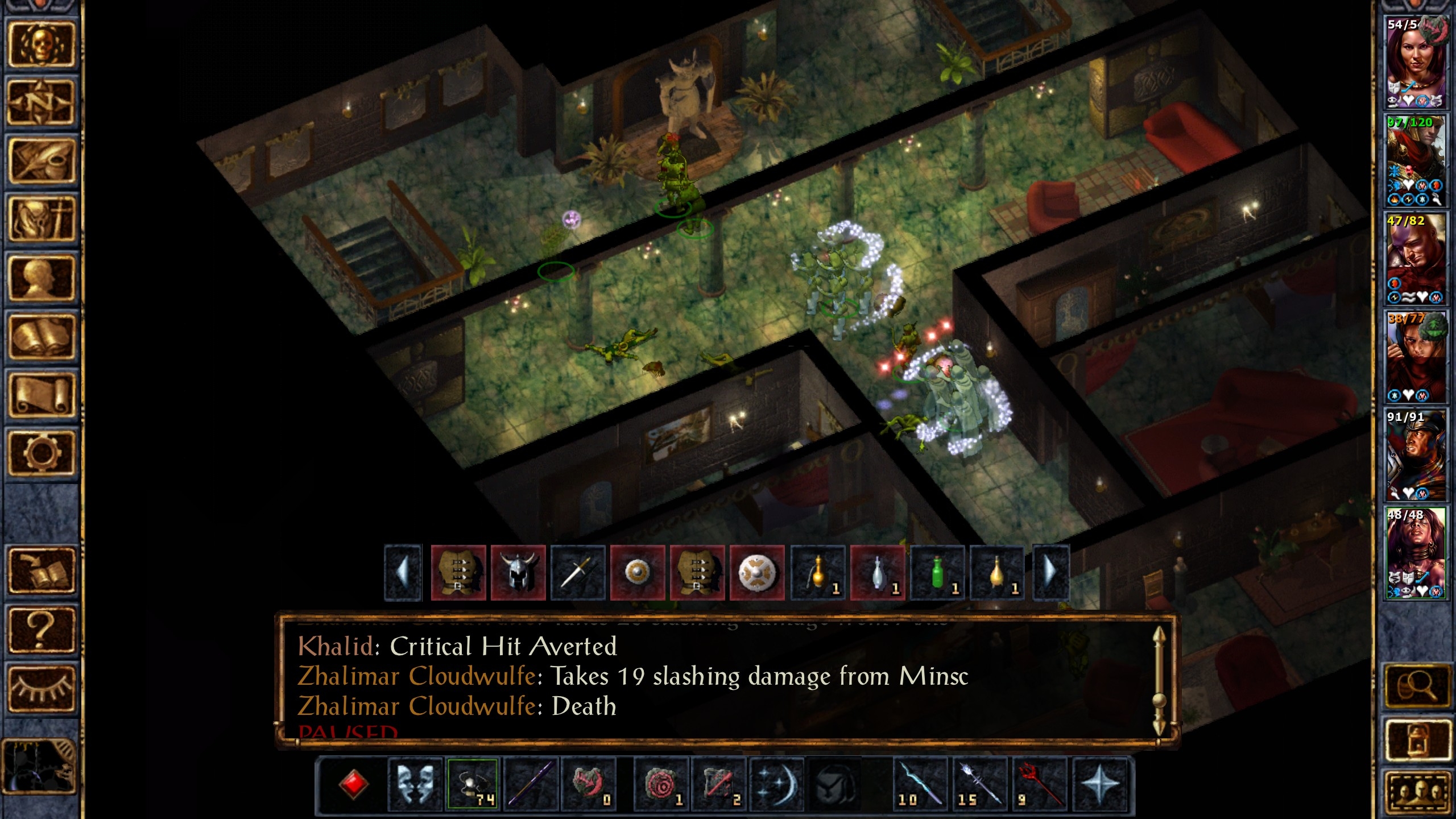
Task: Activate the theater masks thieving skill
Action: (x=415, y=784)
